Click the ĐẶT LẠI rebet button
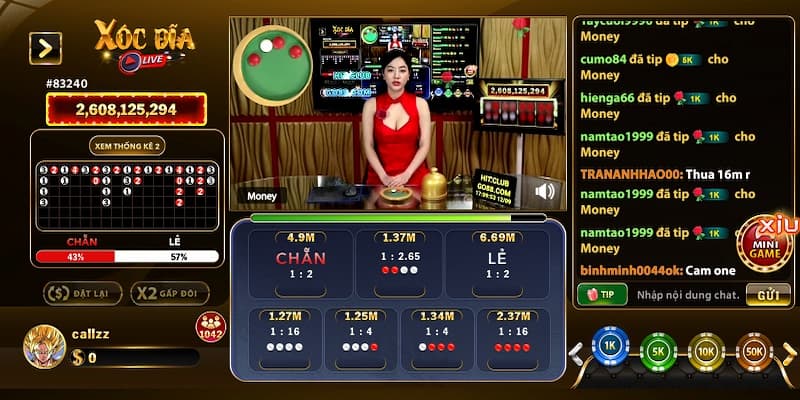The image size is (800, 400). (82, 293)
